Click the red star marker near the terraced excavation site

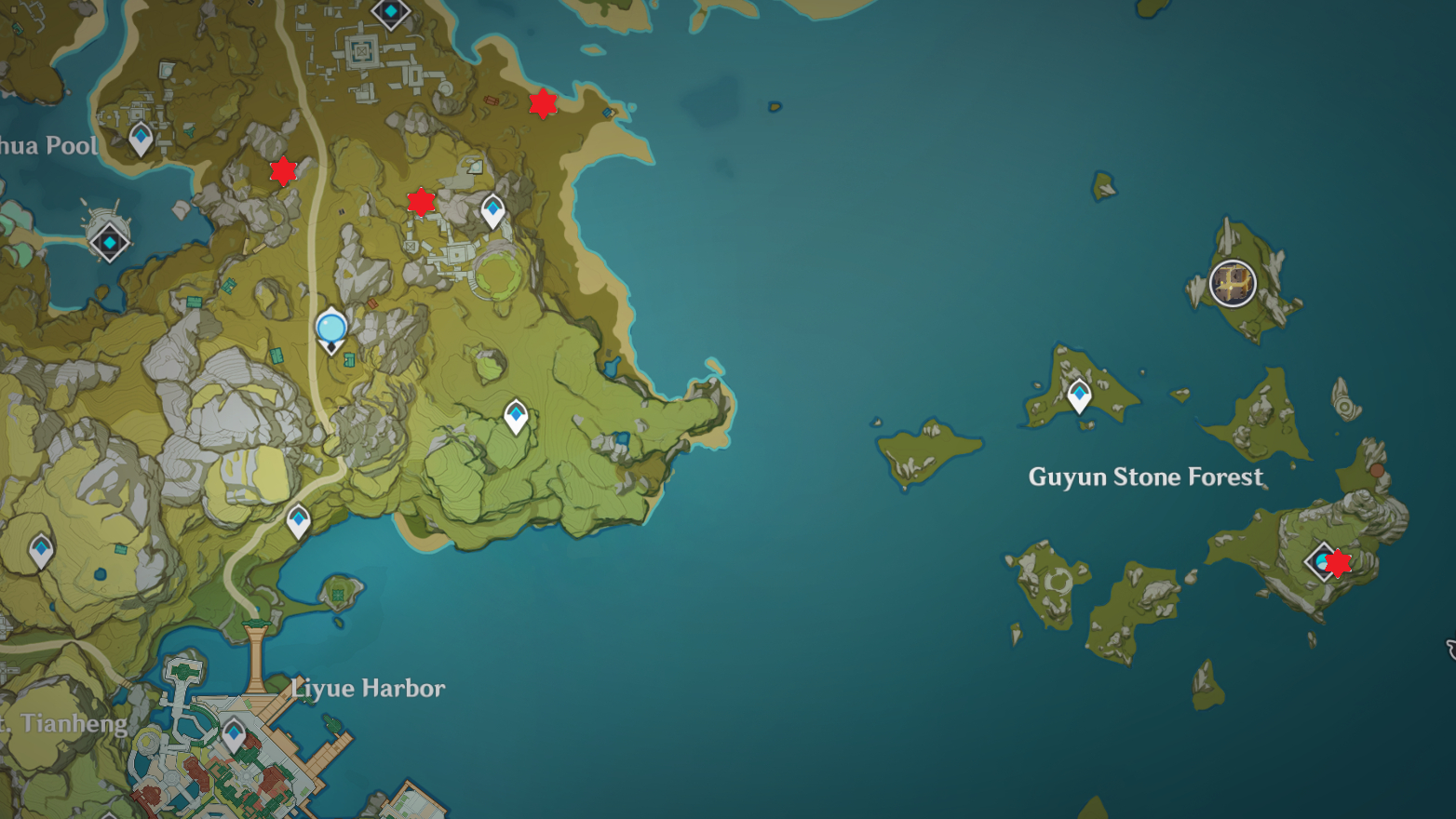(x=421, y=201)
